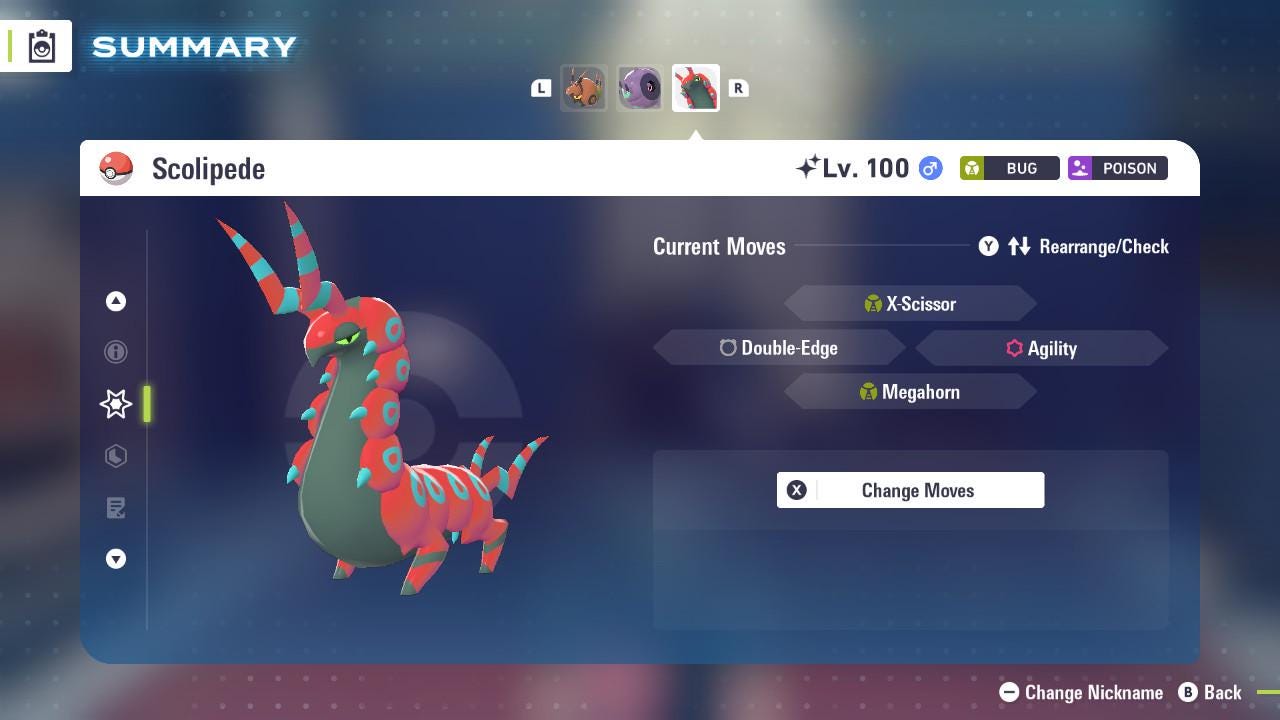The height and width of the screenshot is (720, 1280).
Task: Click the star Moves icon in sidebar
Action: tap(115, 404)
